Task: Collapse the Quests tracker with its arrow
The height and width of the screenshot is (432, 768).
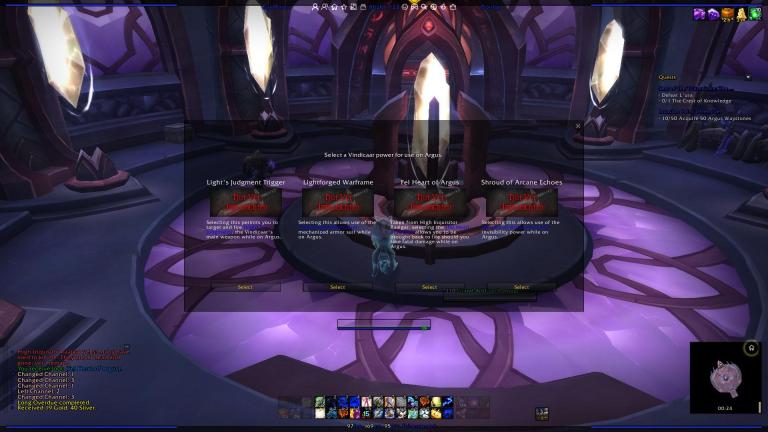Action: pos(747,77)
